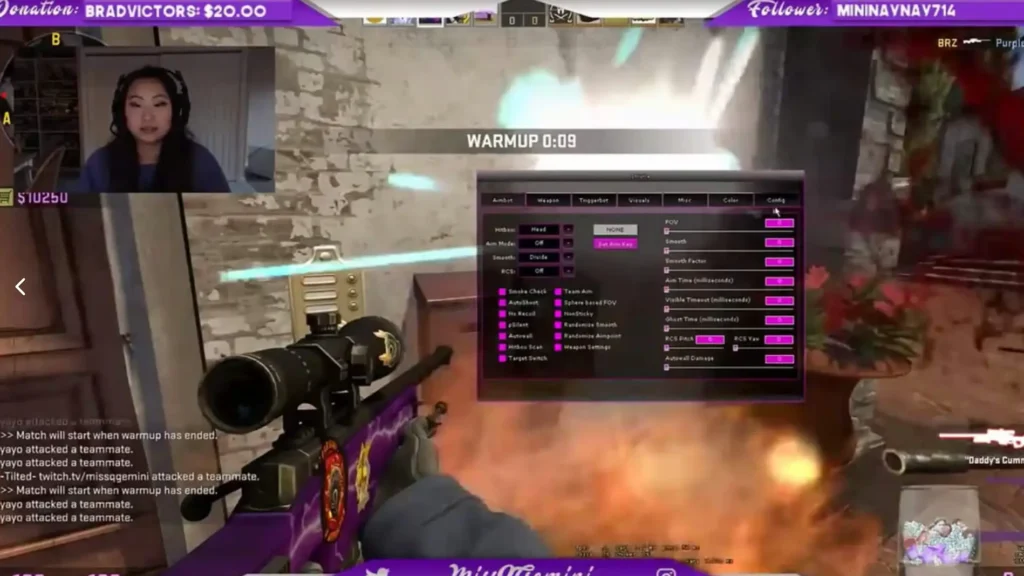Switch to the Weapon tab

(548, 200)
